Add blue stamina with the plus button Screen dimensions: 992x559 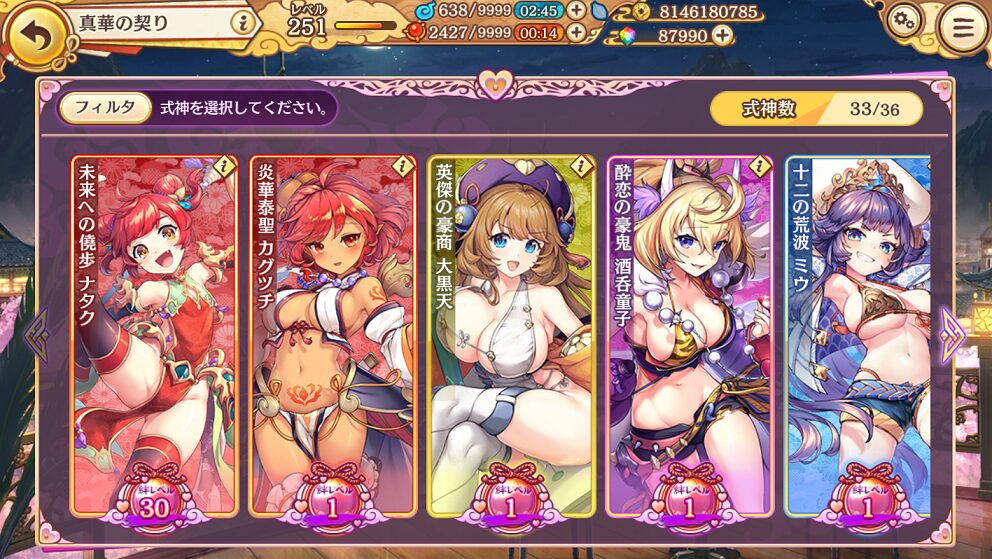tap(576, 11)
